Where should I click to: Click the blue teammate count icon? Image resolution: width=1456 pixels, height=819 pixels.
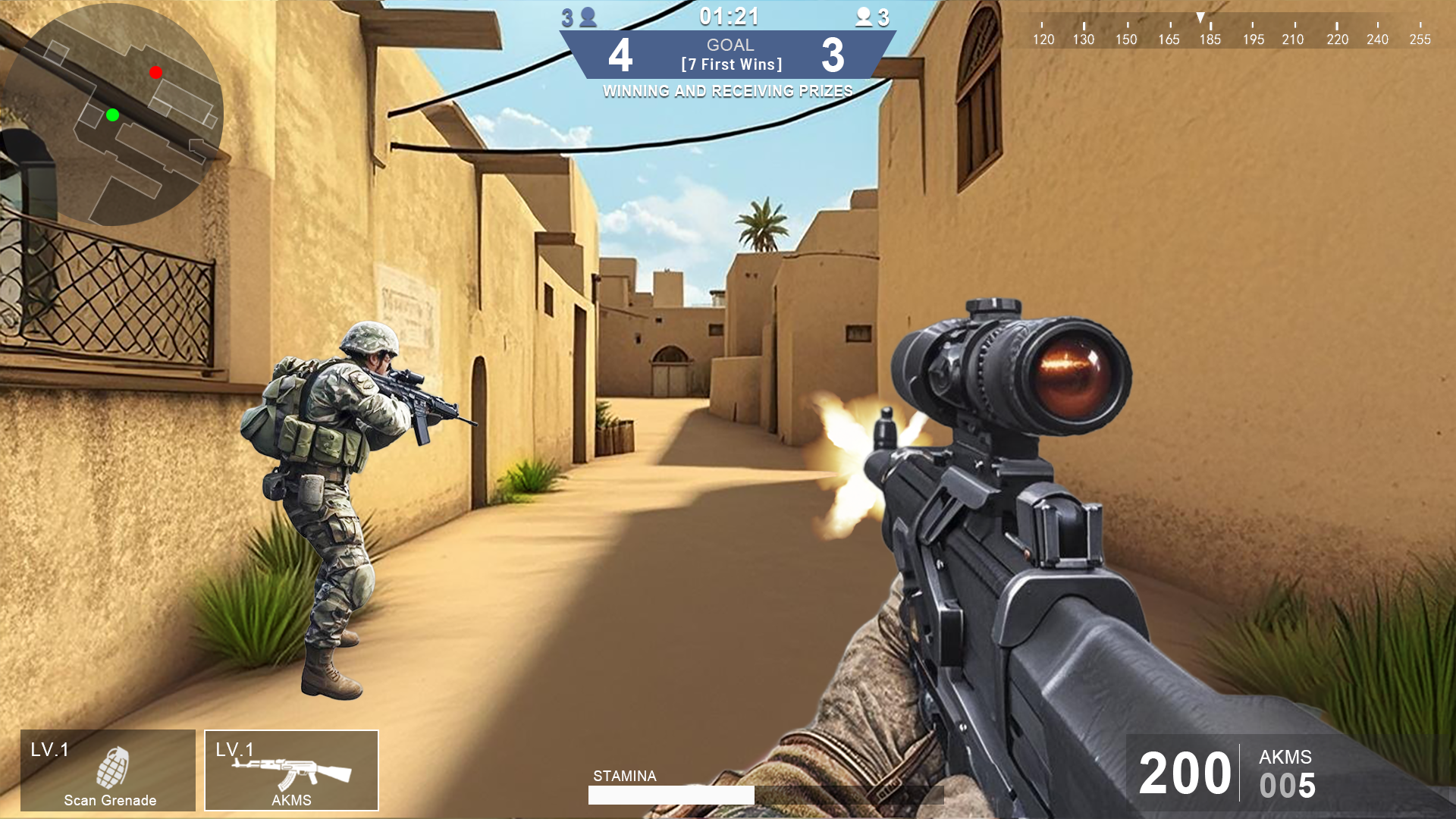coord(588,17)
